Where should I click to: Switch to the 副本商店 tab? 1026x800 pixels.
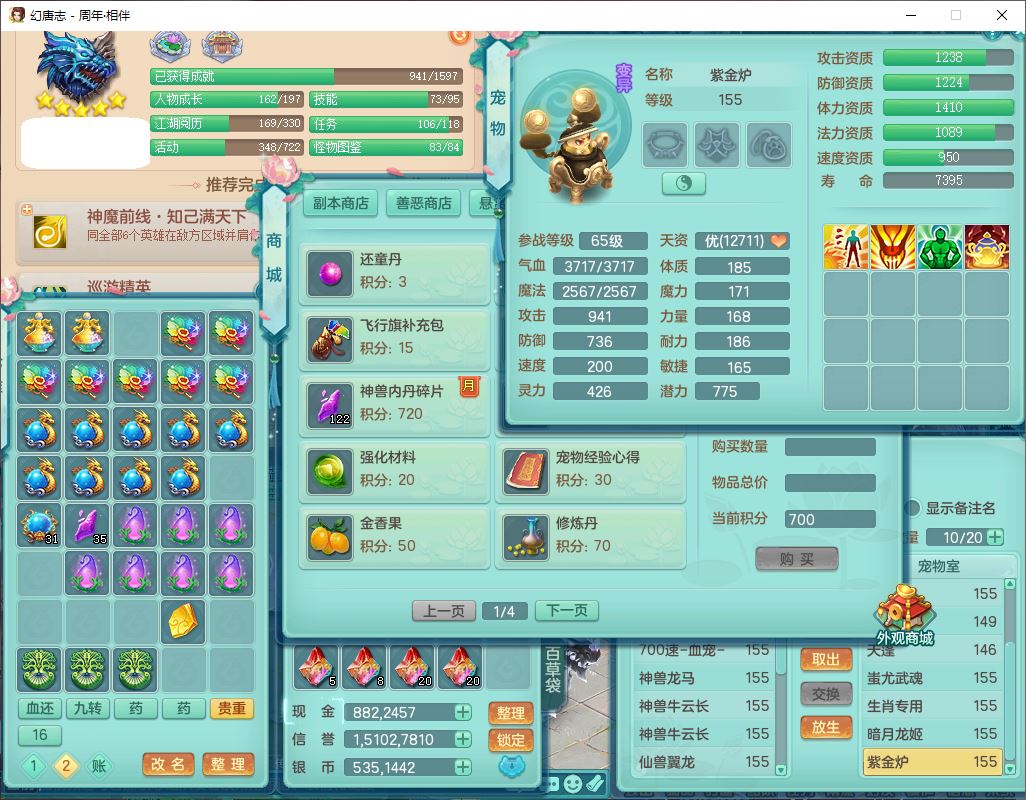(x=341, y=203)
